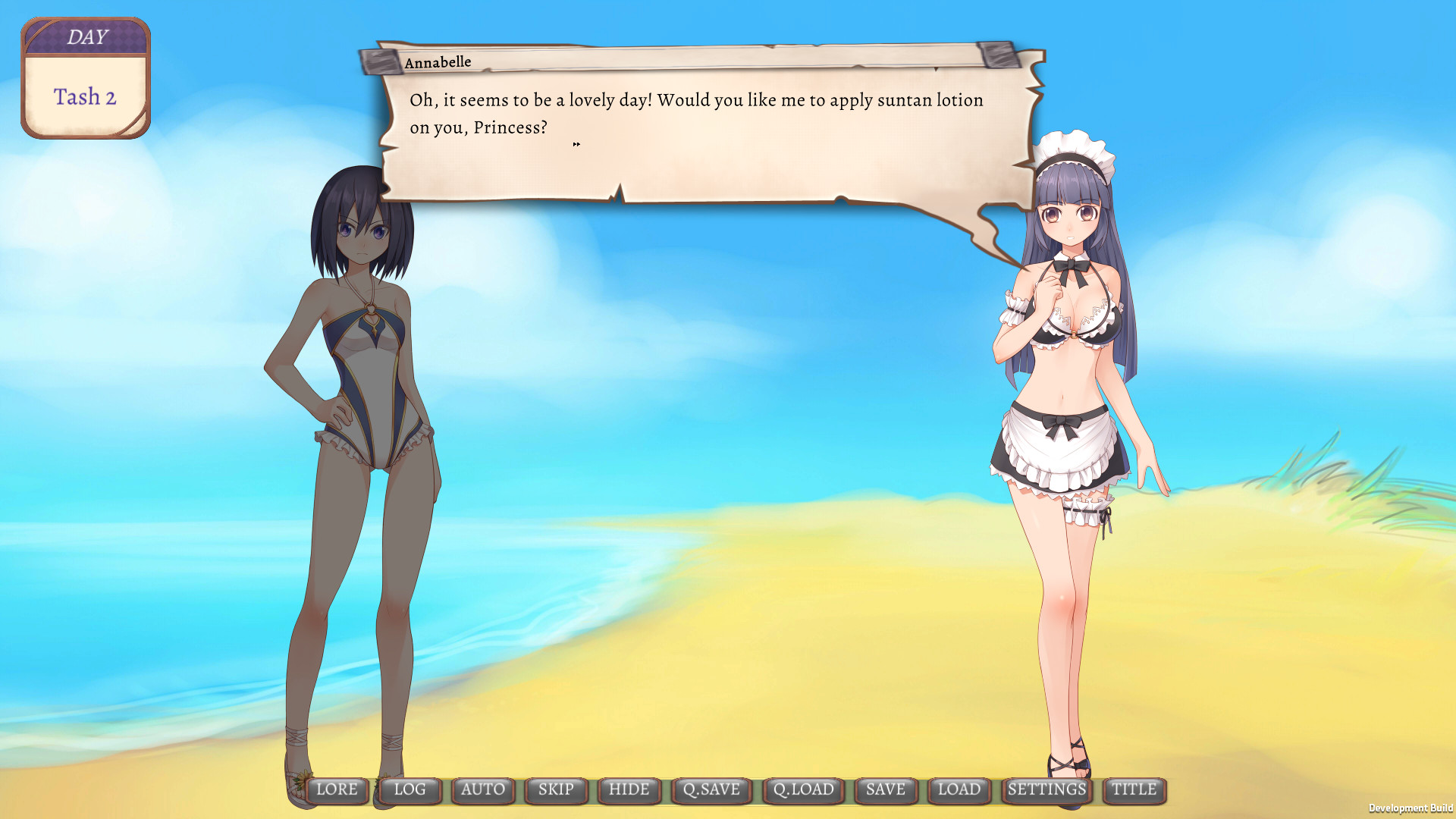The width and height of the screenshot is (1456, 819).
Task: Click the text-advance arrow in the dialogue box
Action: 576,143
